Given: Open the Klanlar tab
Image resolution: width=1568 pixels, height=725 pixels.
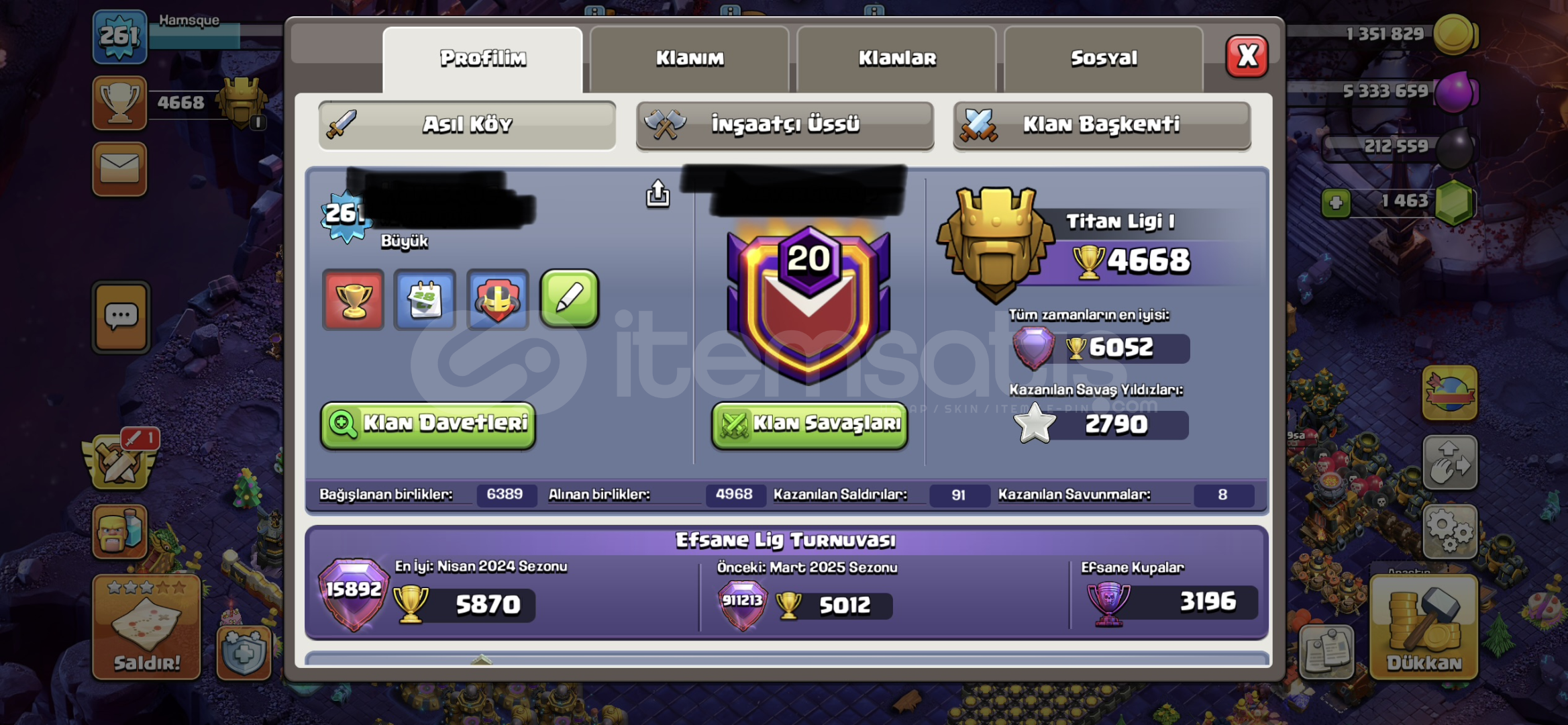Looking at the screenshot, I should point(896,58).
